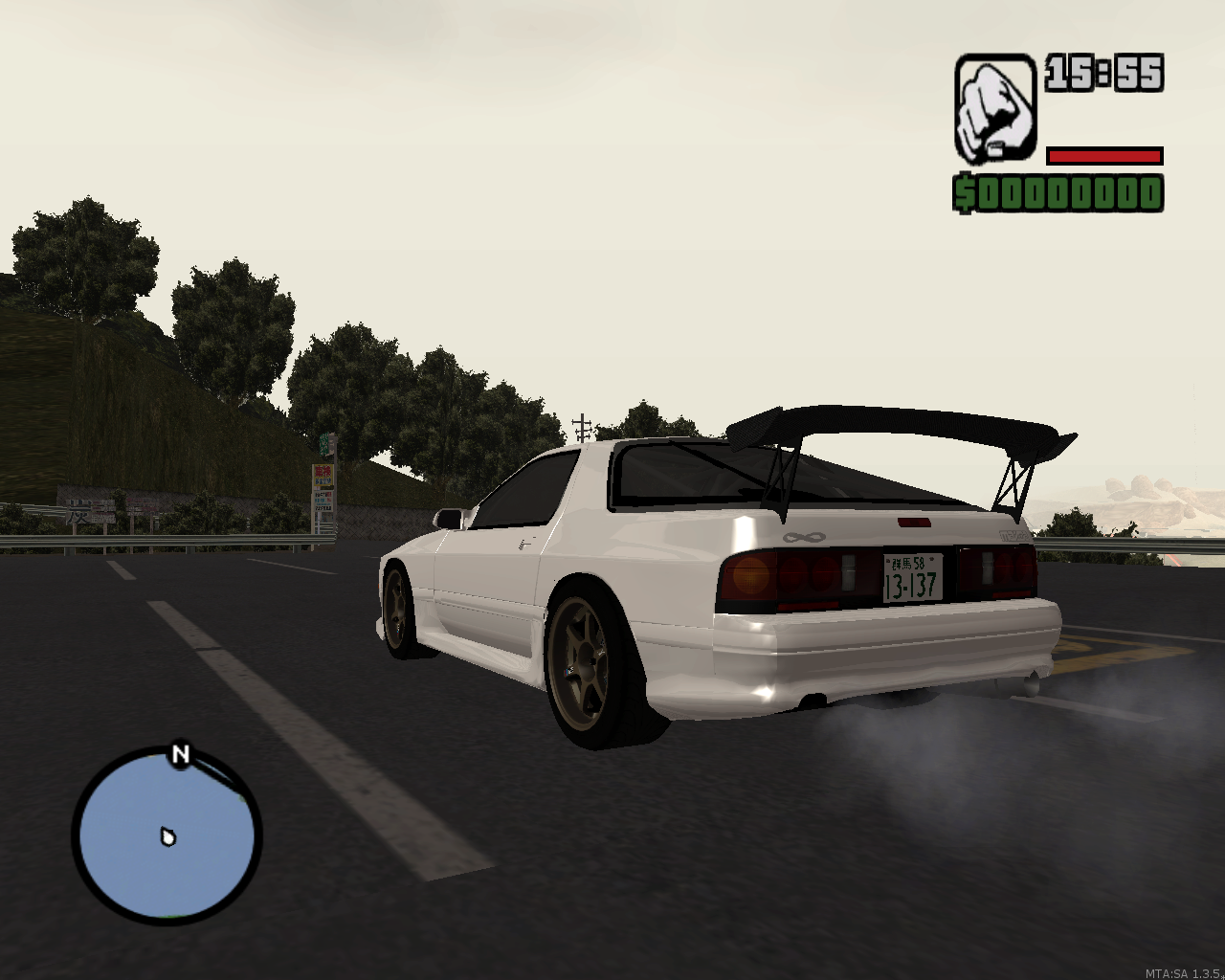This screenshot has width=1225, height=980.
Task: Click the tall Japanese advertising signpost
Action: (x=323, y=492)
